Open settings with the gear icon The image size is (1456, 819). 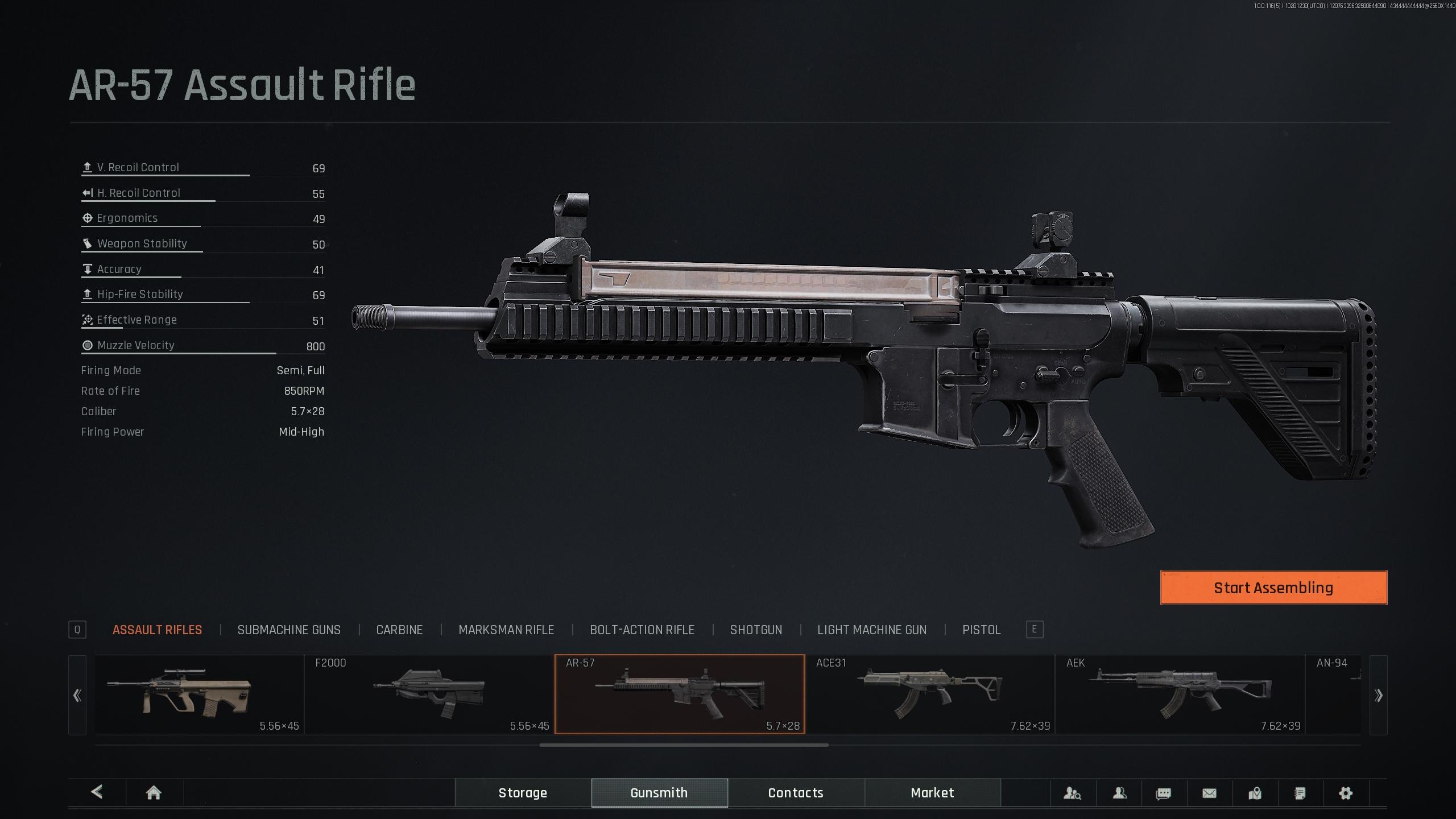click(x=1345, y=793)
